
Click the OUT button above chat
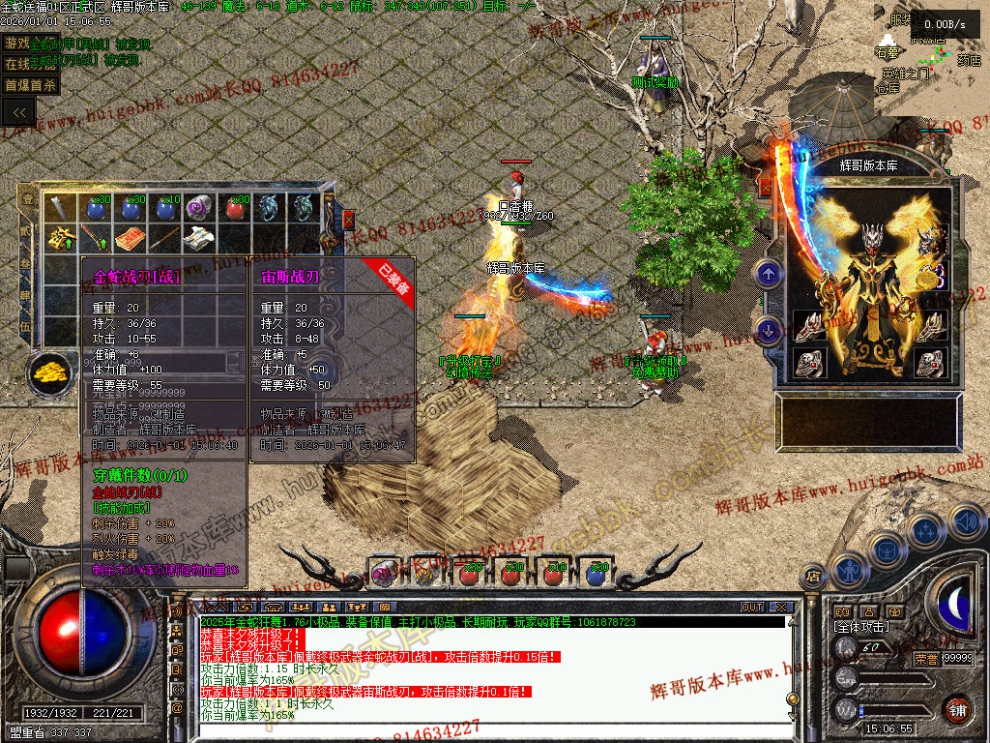pos(752,607)
